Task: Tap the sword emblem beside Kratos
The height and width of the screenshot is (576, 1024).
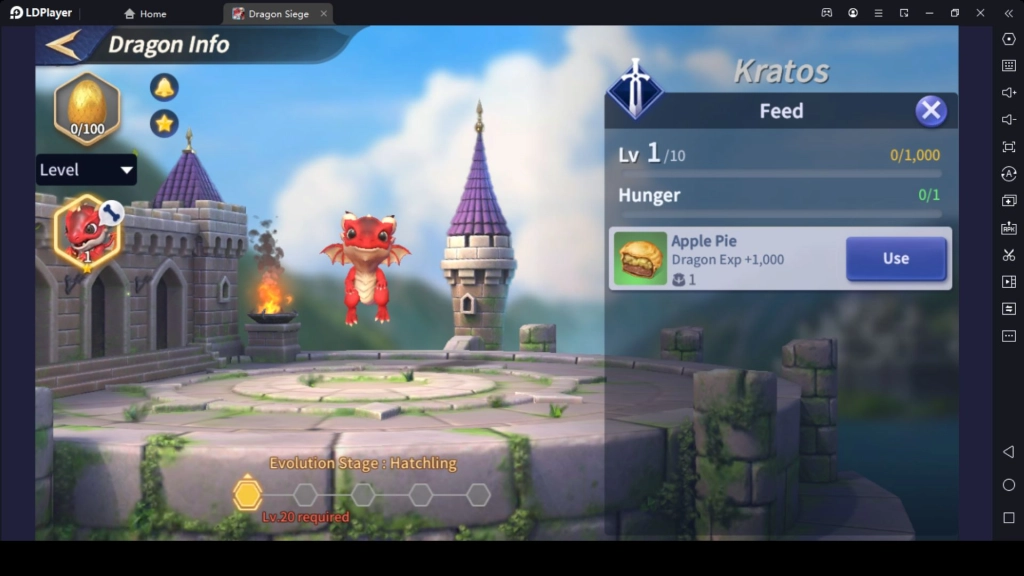Action: click(635, 88)
